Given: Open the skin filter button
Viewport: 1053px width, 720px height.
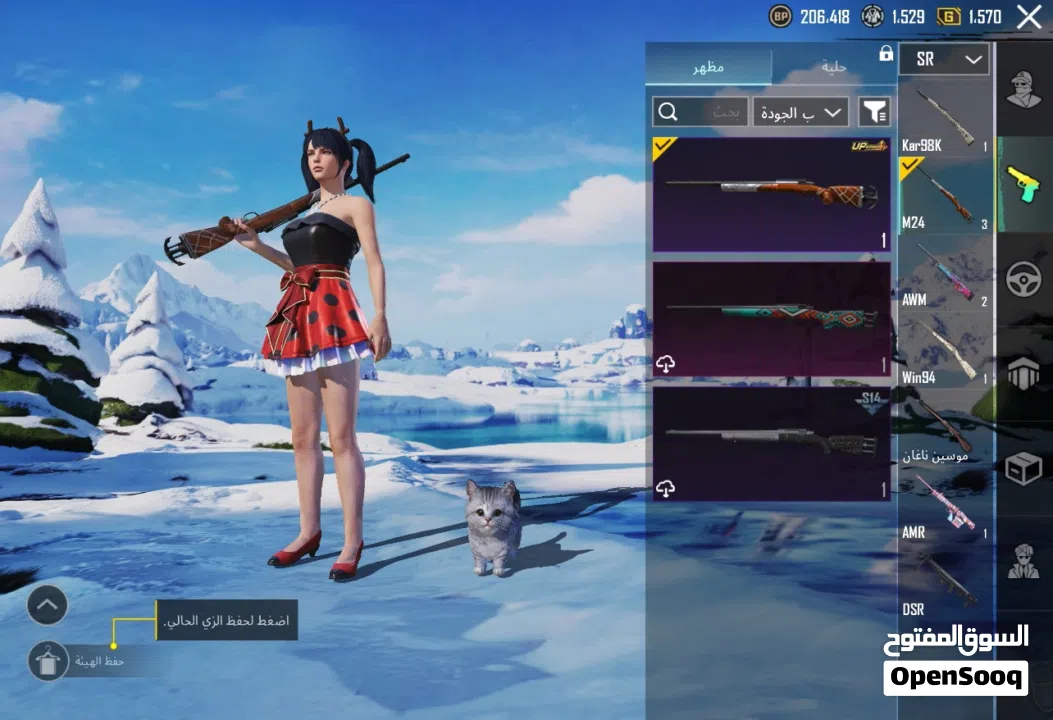Looking at the screenshot, I should (x=875, y=112).
